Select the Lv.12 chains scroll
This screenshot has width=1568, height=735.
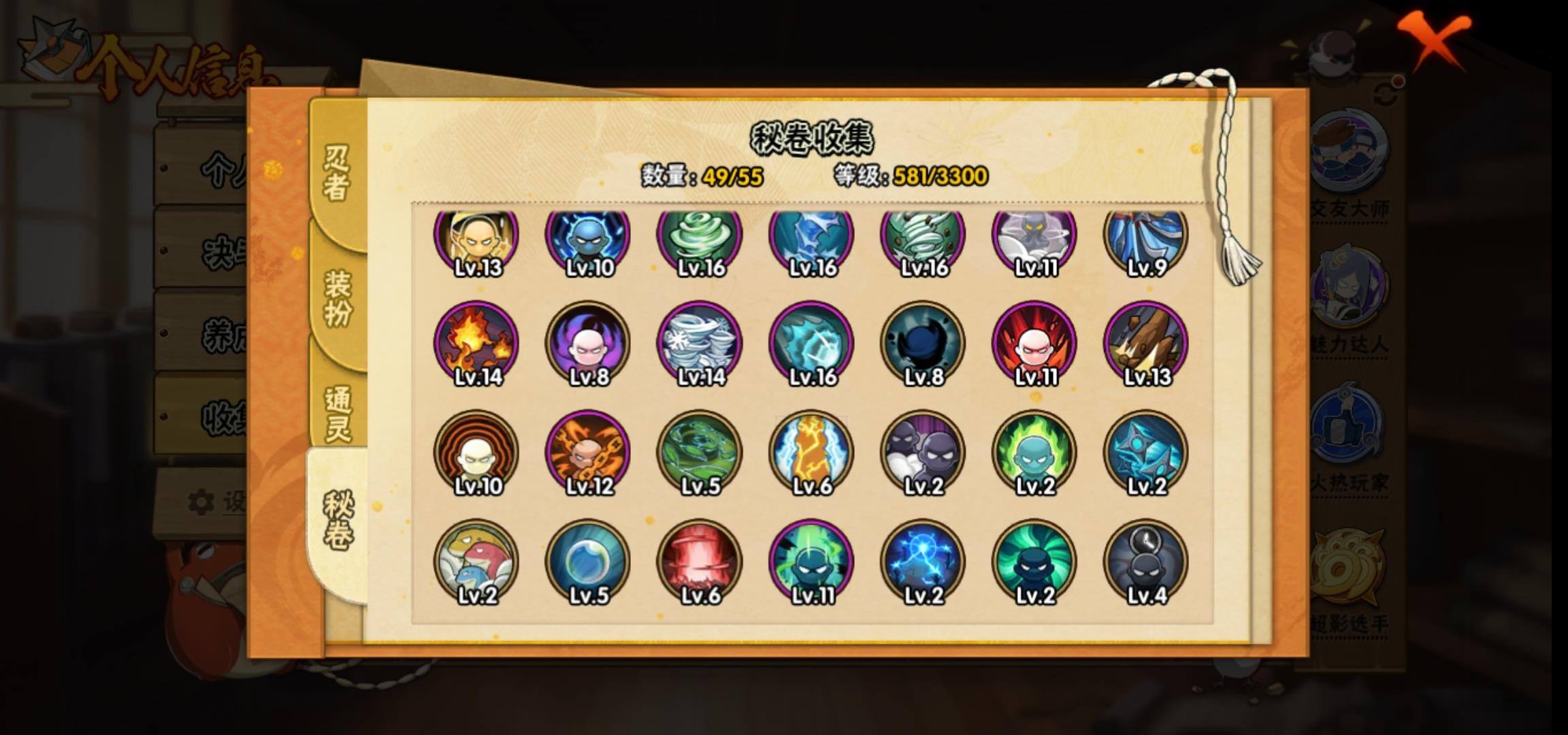pos(588,453)
